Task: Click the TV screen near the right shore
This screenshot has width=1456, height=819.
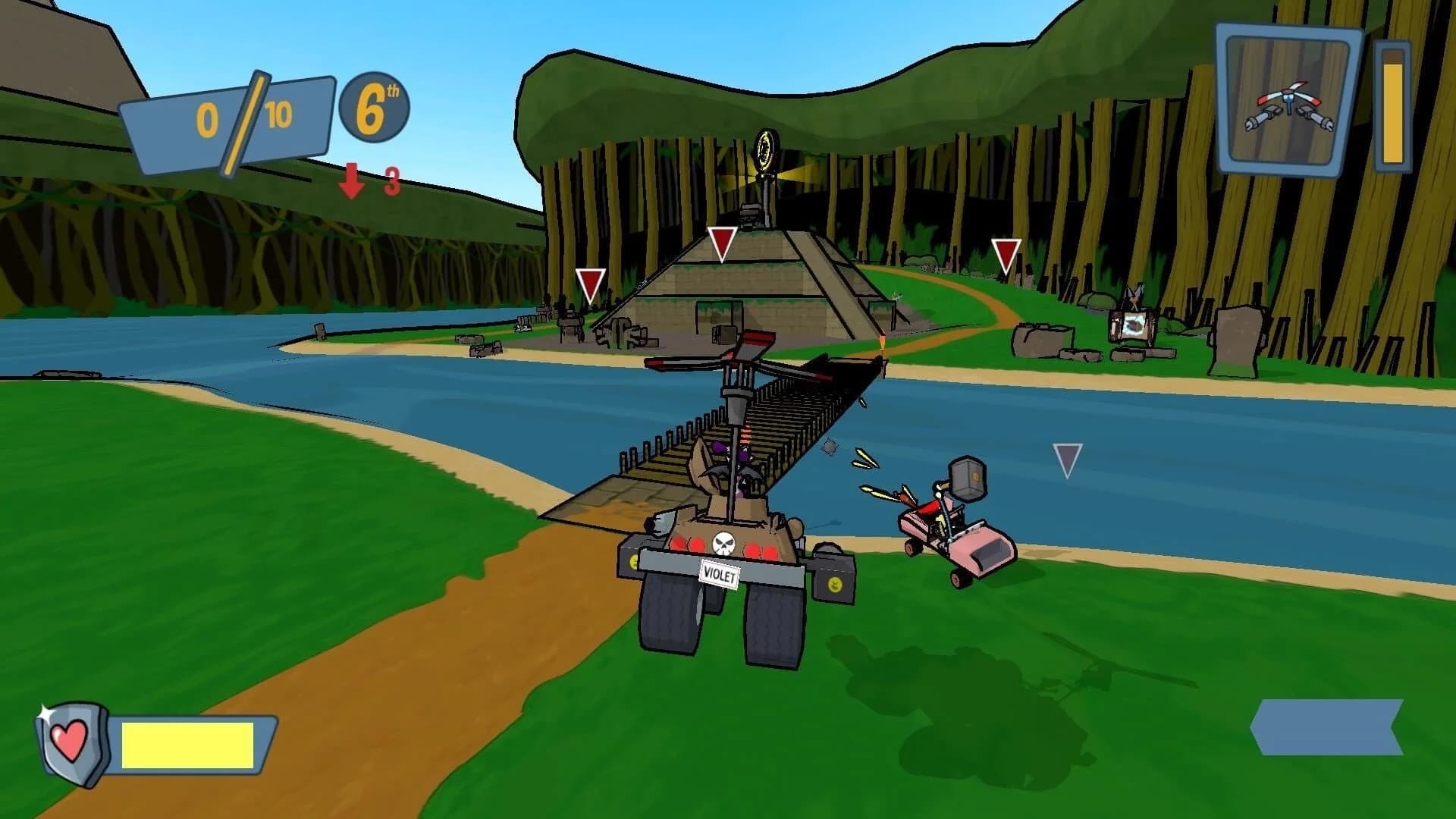Action: coord(1132,325)
